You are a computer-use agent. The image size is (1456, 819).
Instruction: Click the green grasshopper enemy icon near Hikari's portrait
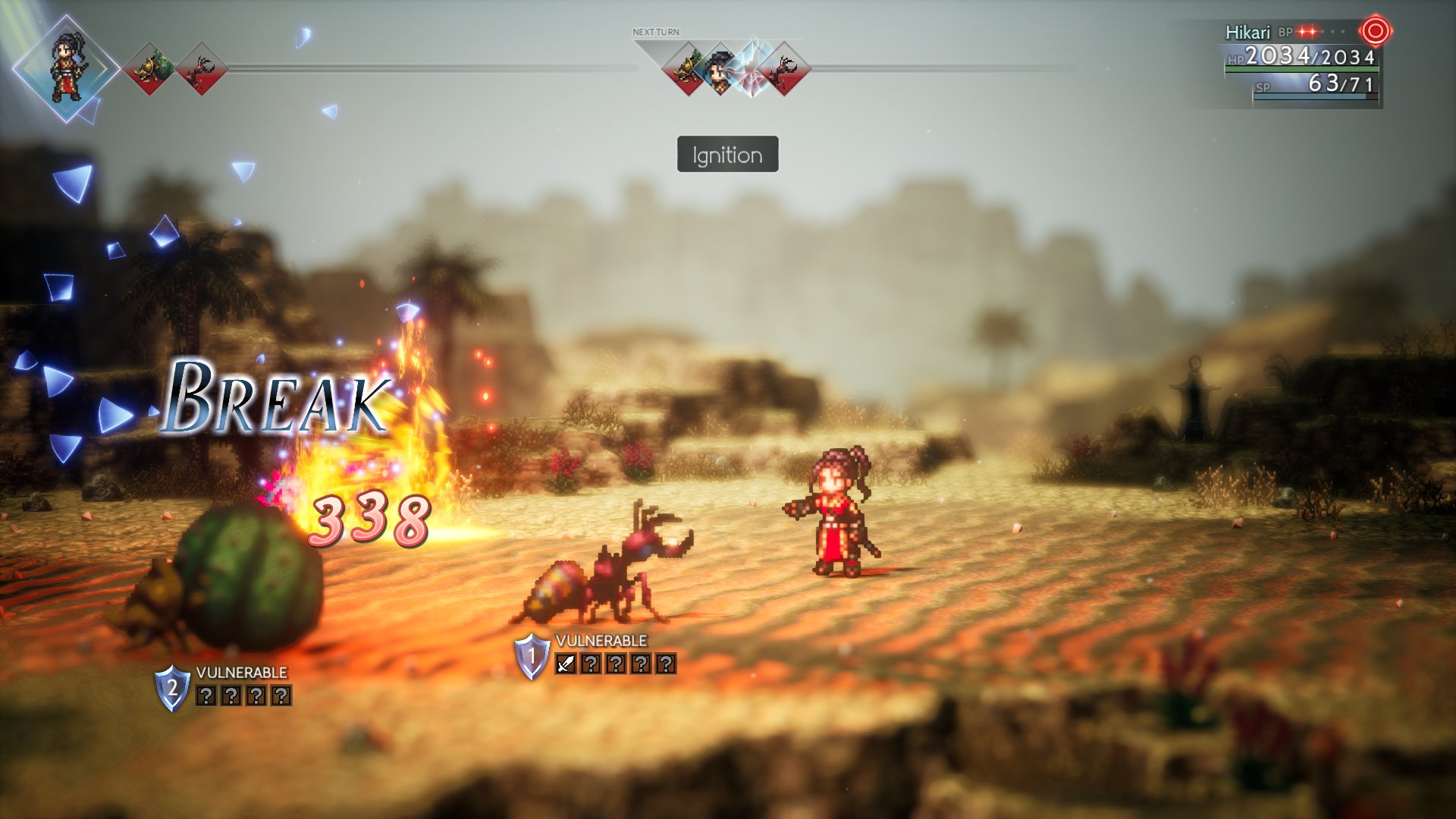coord(149,68)
